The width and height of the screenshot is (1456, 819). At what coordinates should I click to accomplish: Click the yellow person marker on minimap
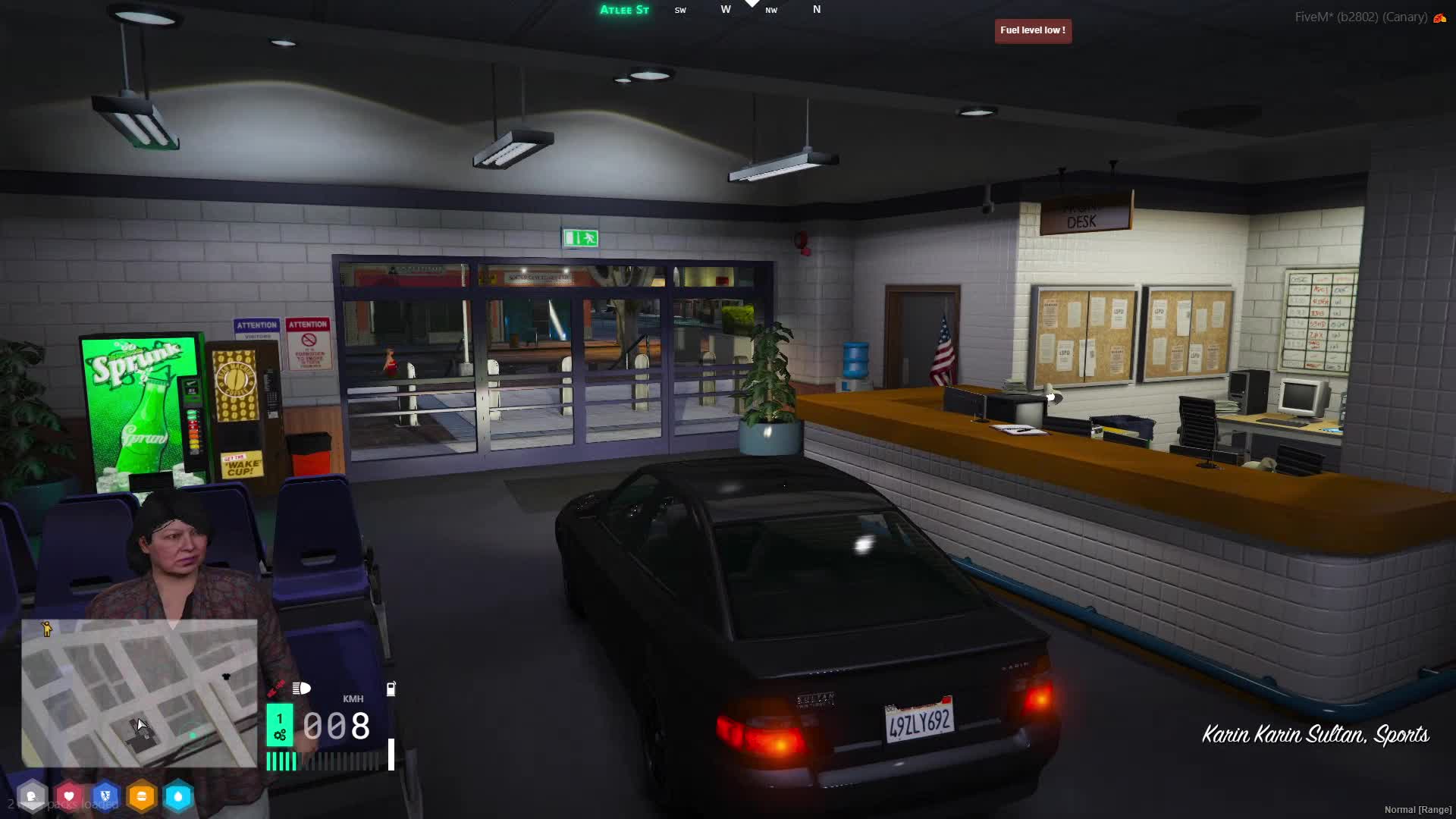(x=47, y=629)
